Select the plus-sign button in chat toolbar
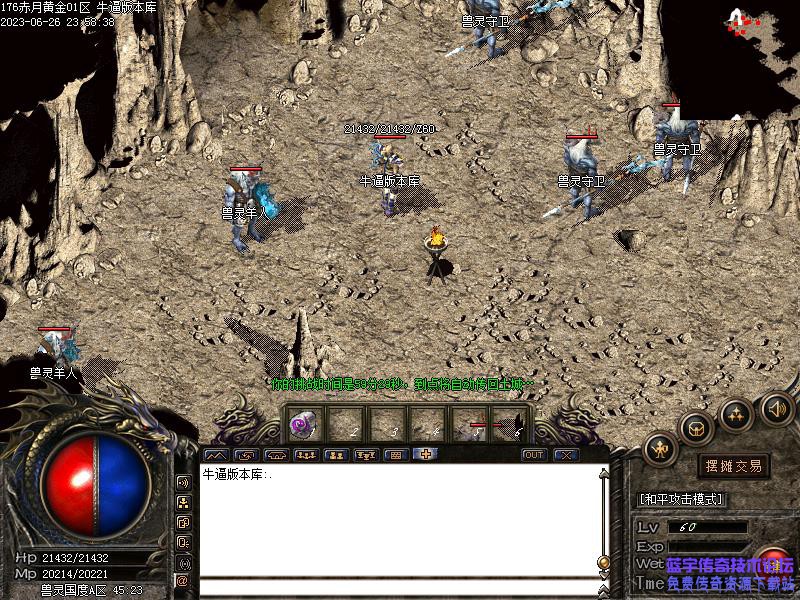Screen dimensions: 800x600 click(x=425, y=455)
